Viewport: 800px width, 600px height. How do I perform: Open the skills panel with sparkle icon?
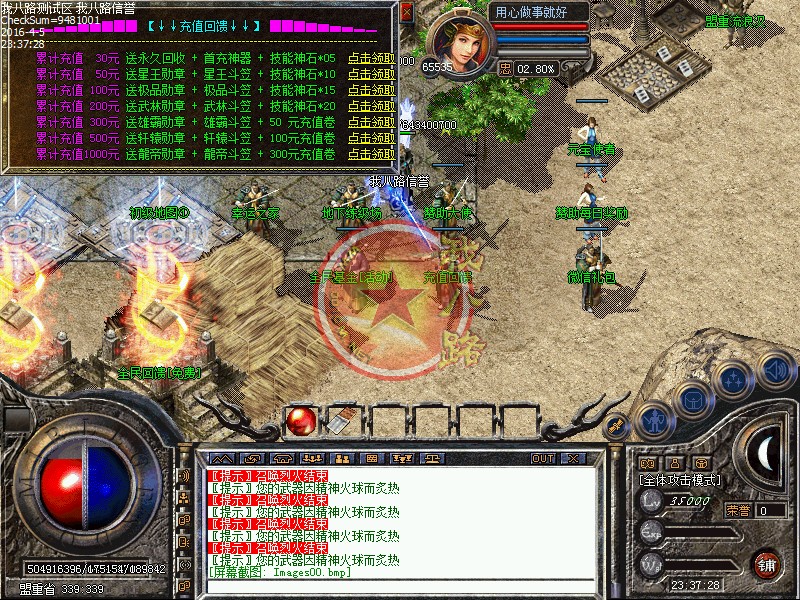coord(735,380)
